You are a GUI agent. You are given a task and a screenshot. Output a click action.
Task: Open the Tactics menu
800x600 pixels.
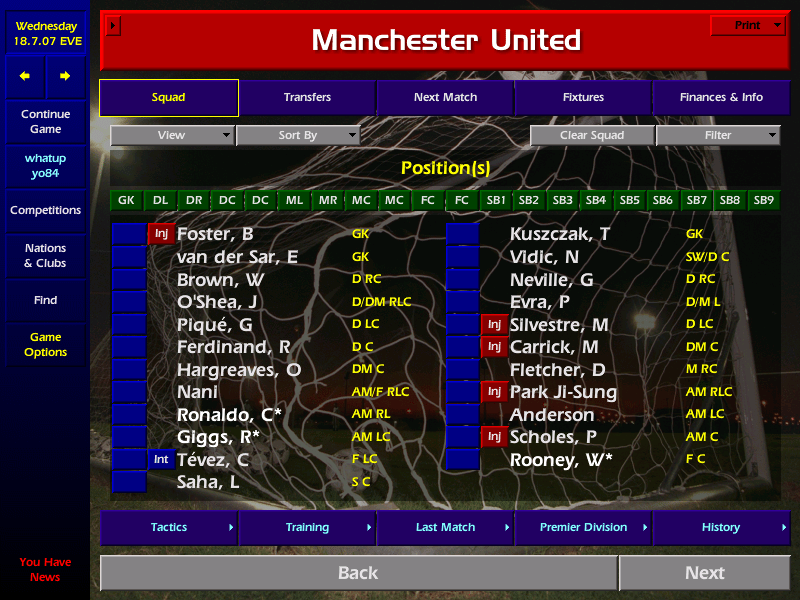[169, 527]
